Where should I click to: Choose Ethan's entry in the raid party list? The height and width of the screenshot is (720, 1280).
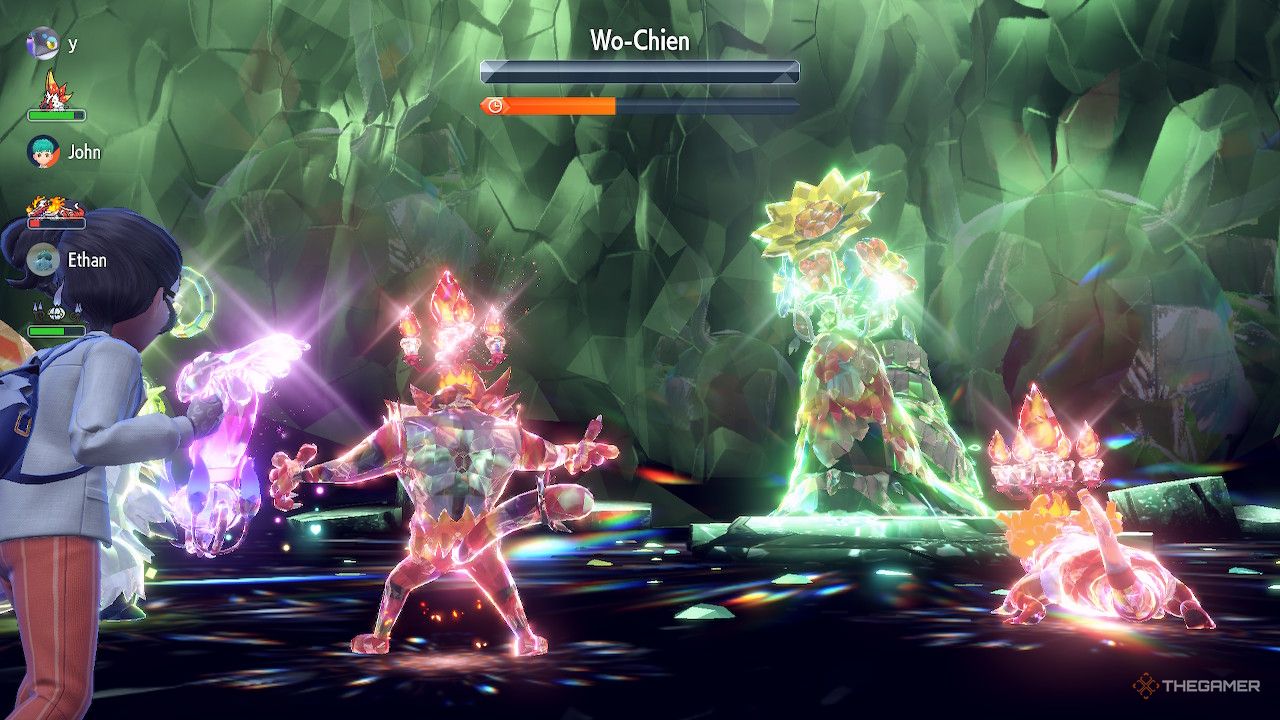86,260
